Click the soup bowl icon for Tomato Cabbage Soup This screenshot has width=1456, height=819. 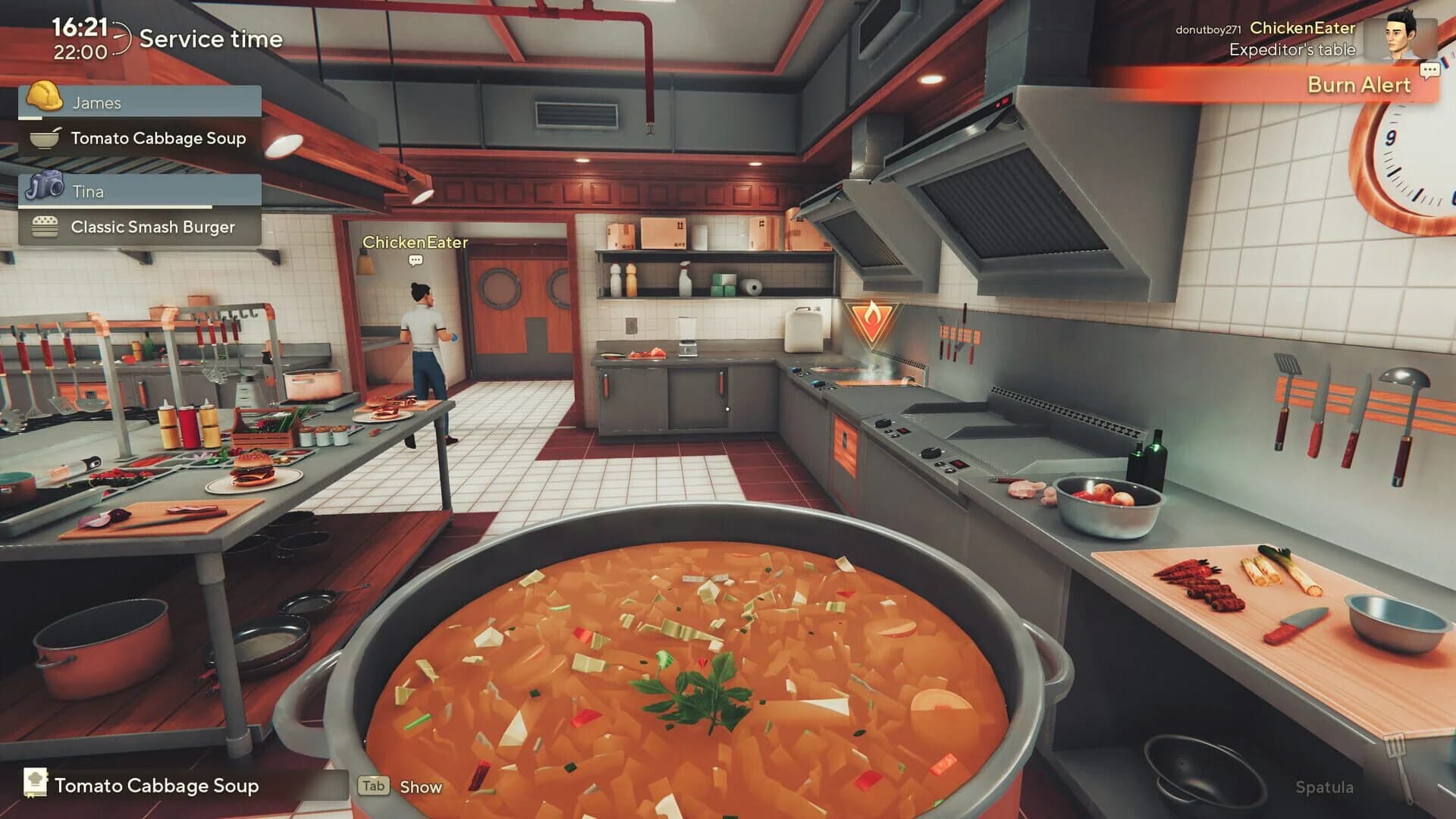(45, 138)
